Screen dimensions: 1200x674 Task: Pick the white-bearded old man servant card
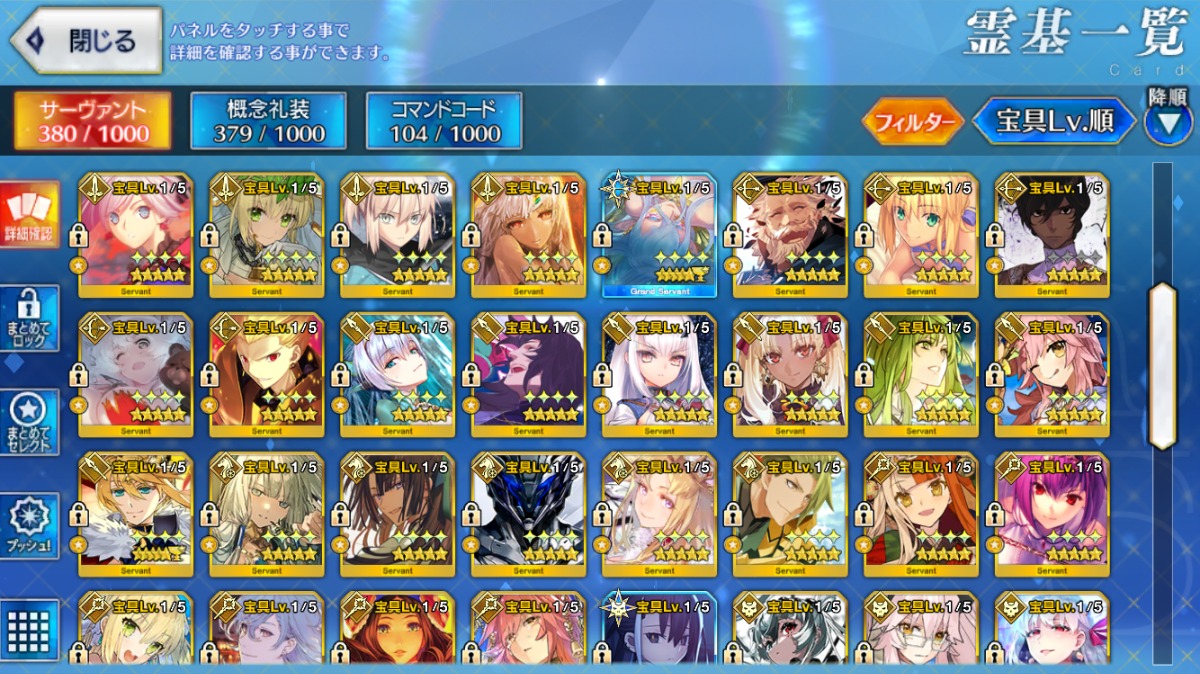tap(790, 235)
